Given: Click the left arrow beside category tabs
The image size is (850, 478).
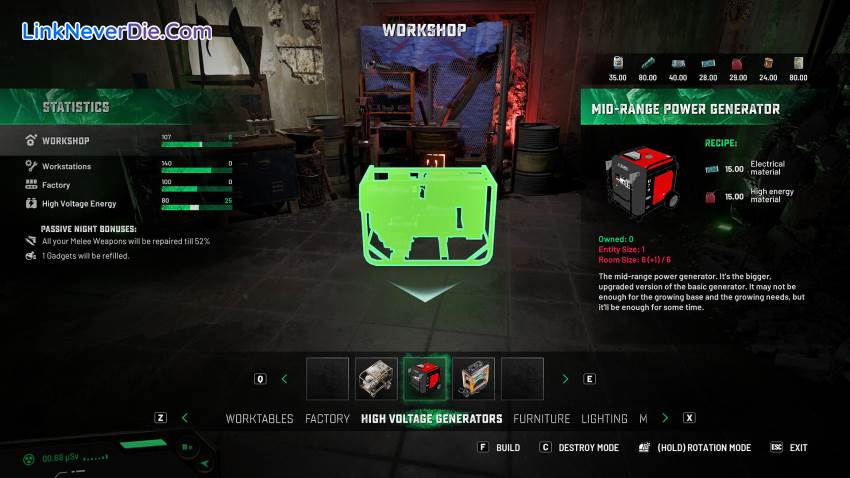Looking at the screenshot, I should point(184,418).
